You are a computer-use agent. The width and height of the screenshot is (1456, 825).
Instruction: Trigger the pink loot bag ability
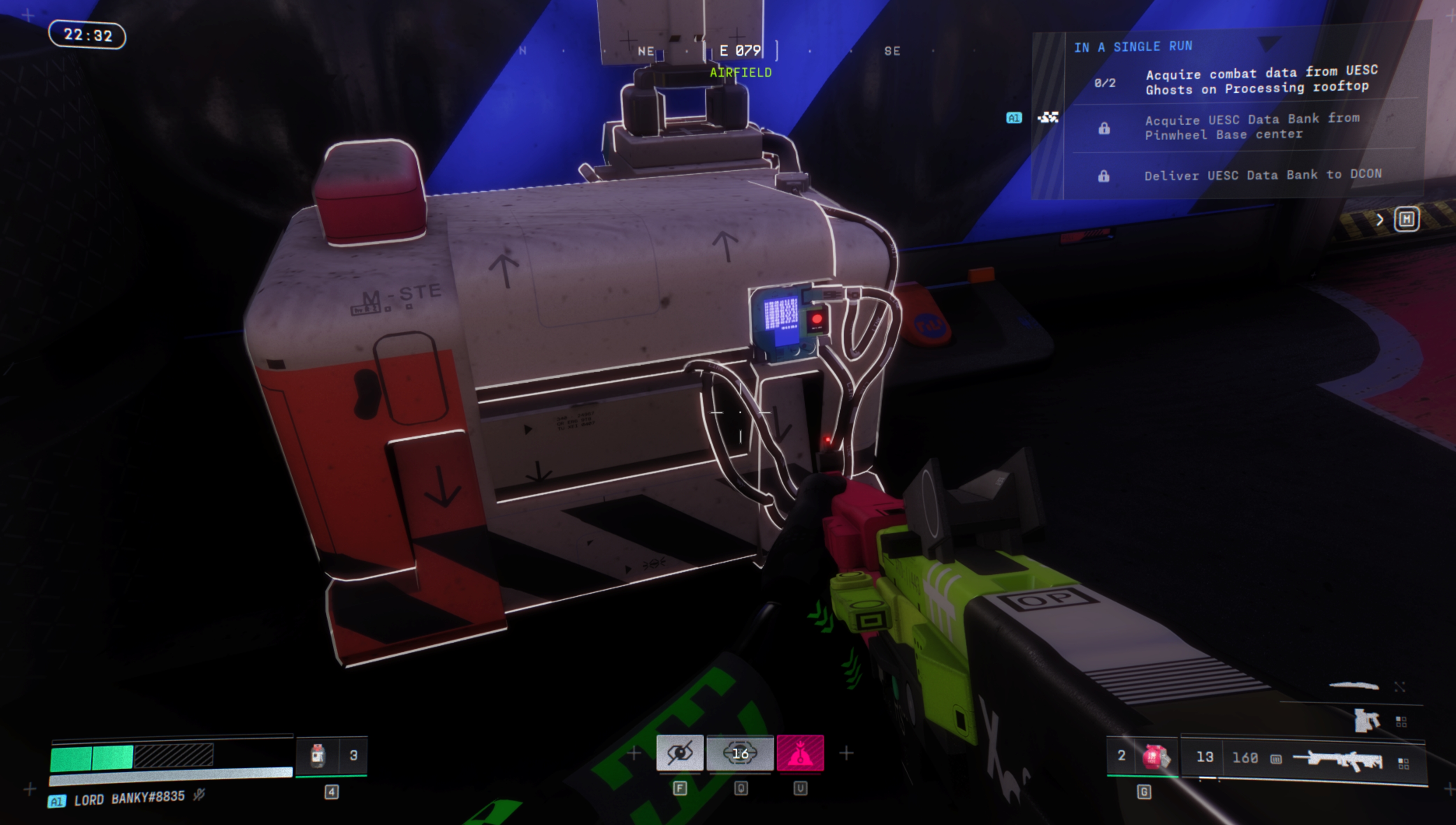800,753
